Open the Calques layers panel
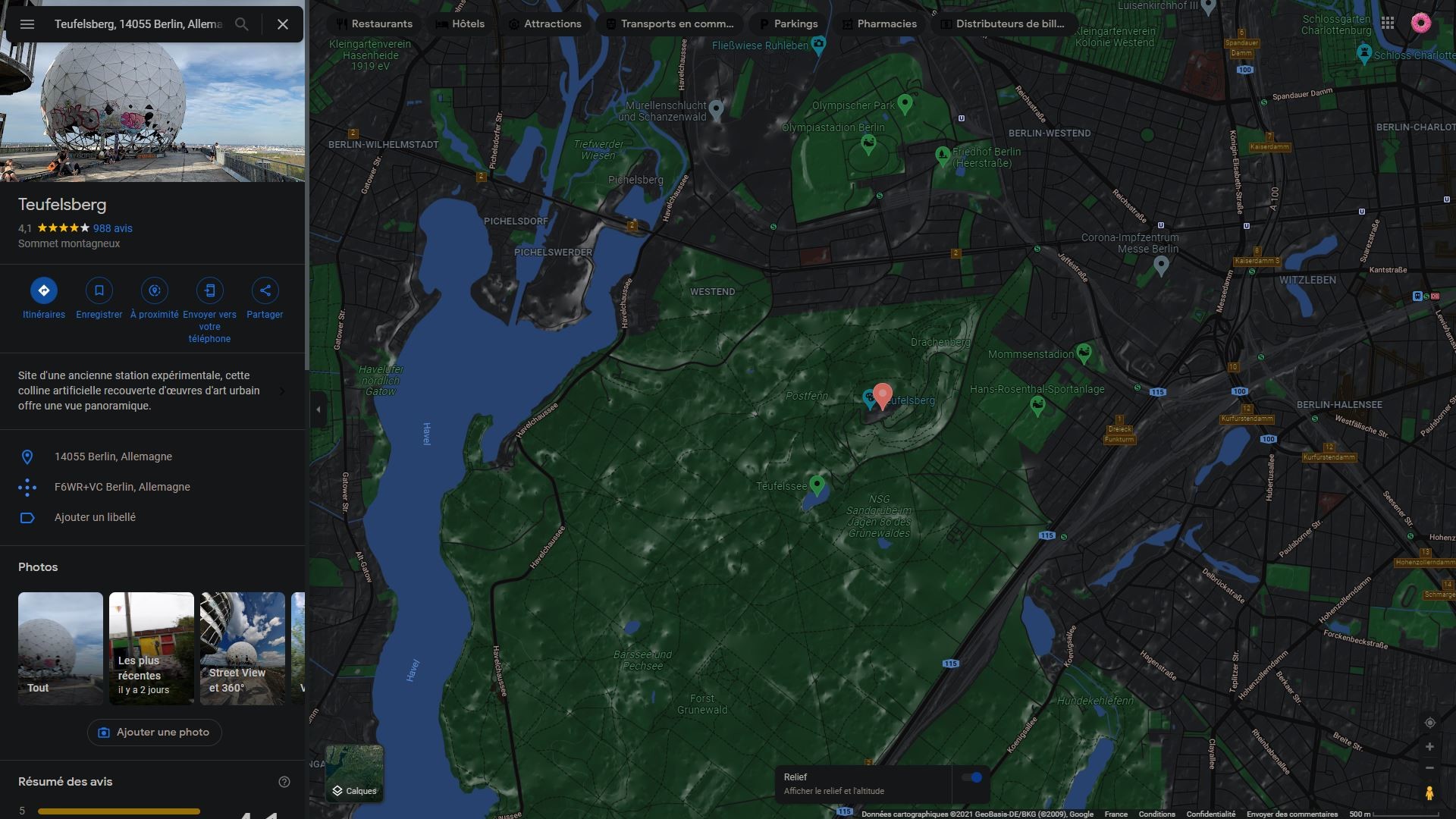The width and height of the screenshot is (1456, 819). point(353,773)
